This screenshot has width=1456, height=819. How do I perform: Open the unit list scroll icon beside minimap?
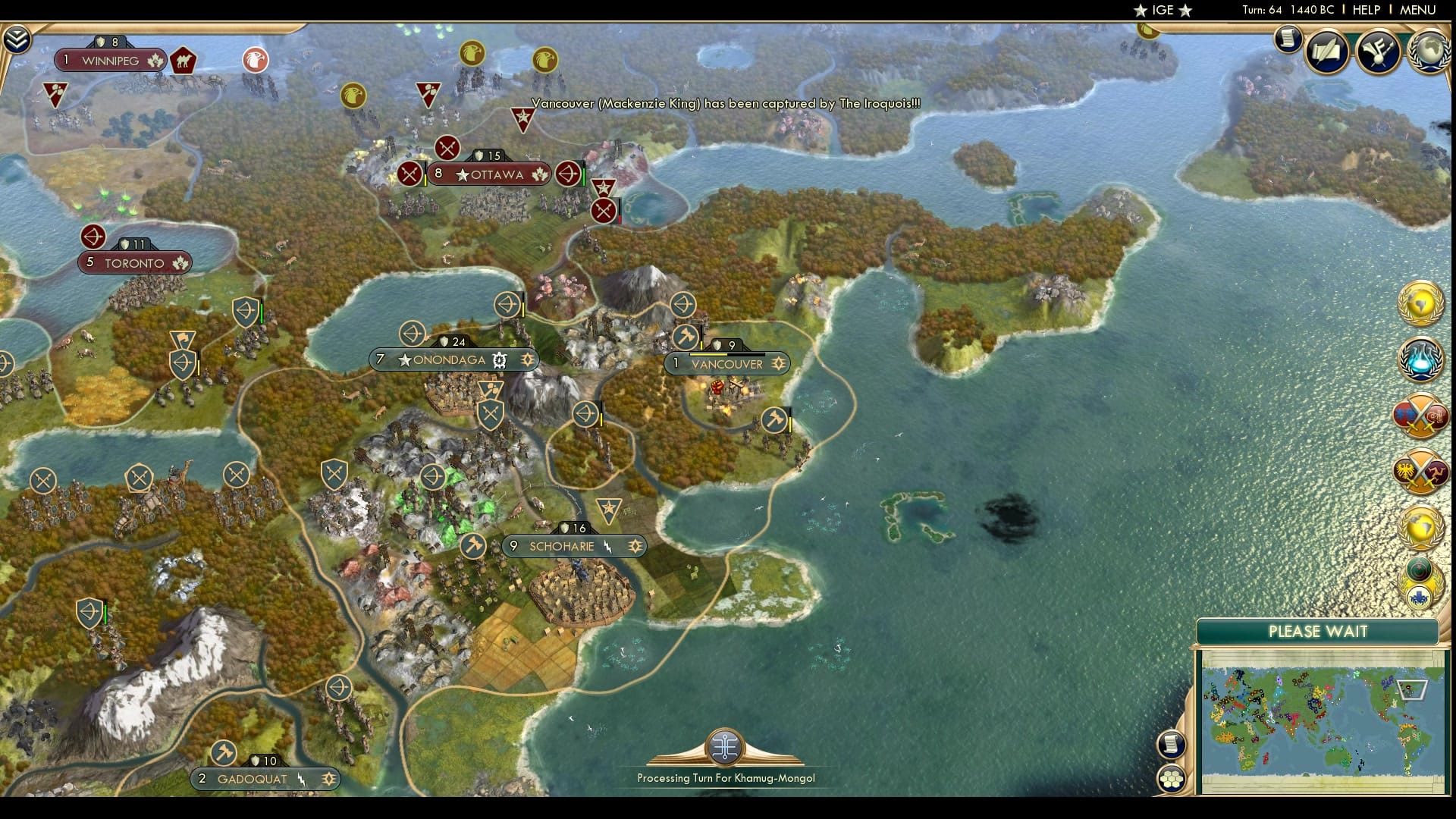1172,744
